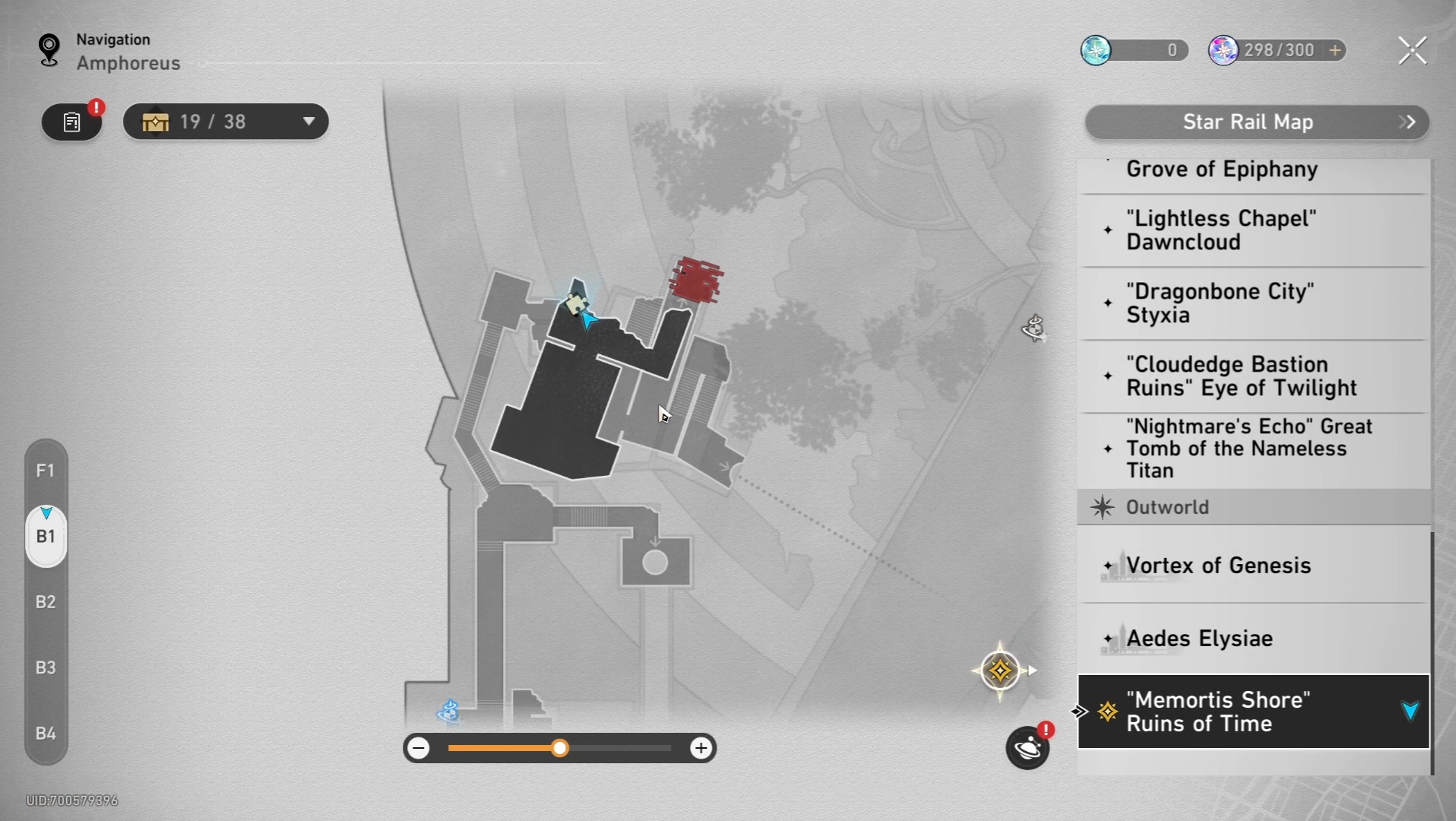The image size is (1456, 821).
Task: Select Grove of Epiphany from the location list
Action: point(1221,170)
